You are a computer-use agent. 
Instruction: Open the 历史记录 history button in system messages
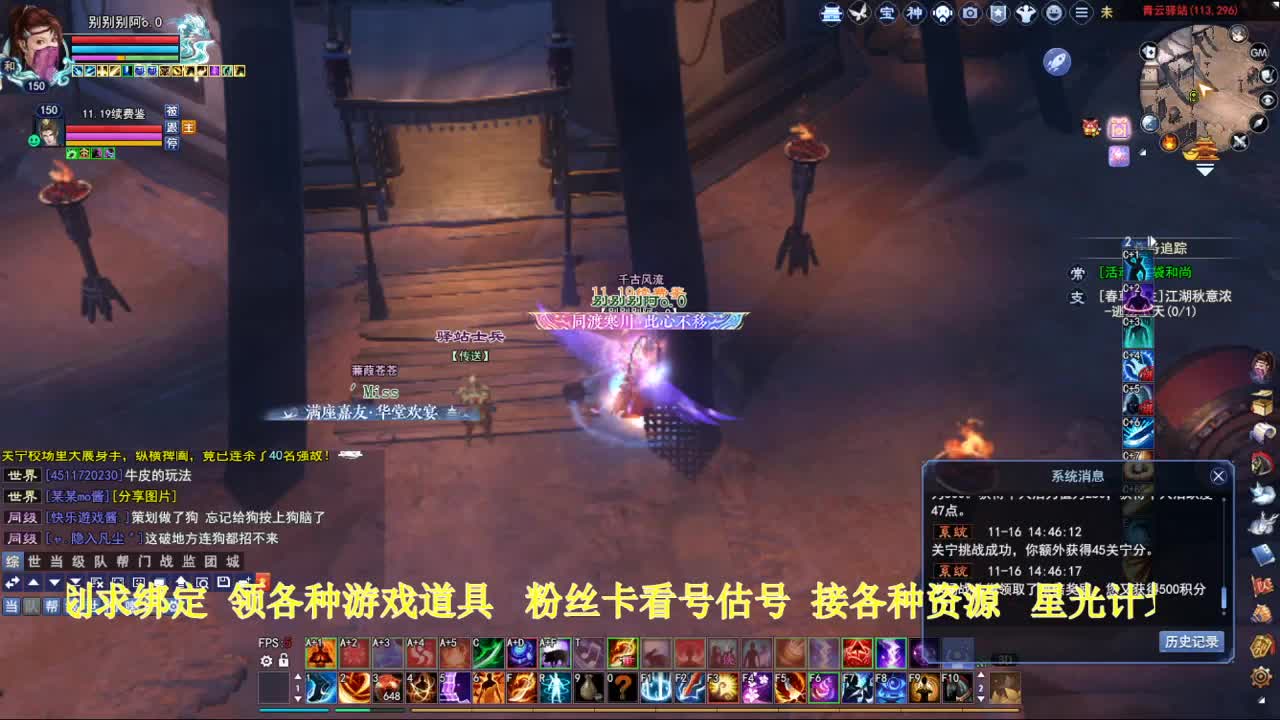point(1193,642)
